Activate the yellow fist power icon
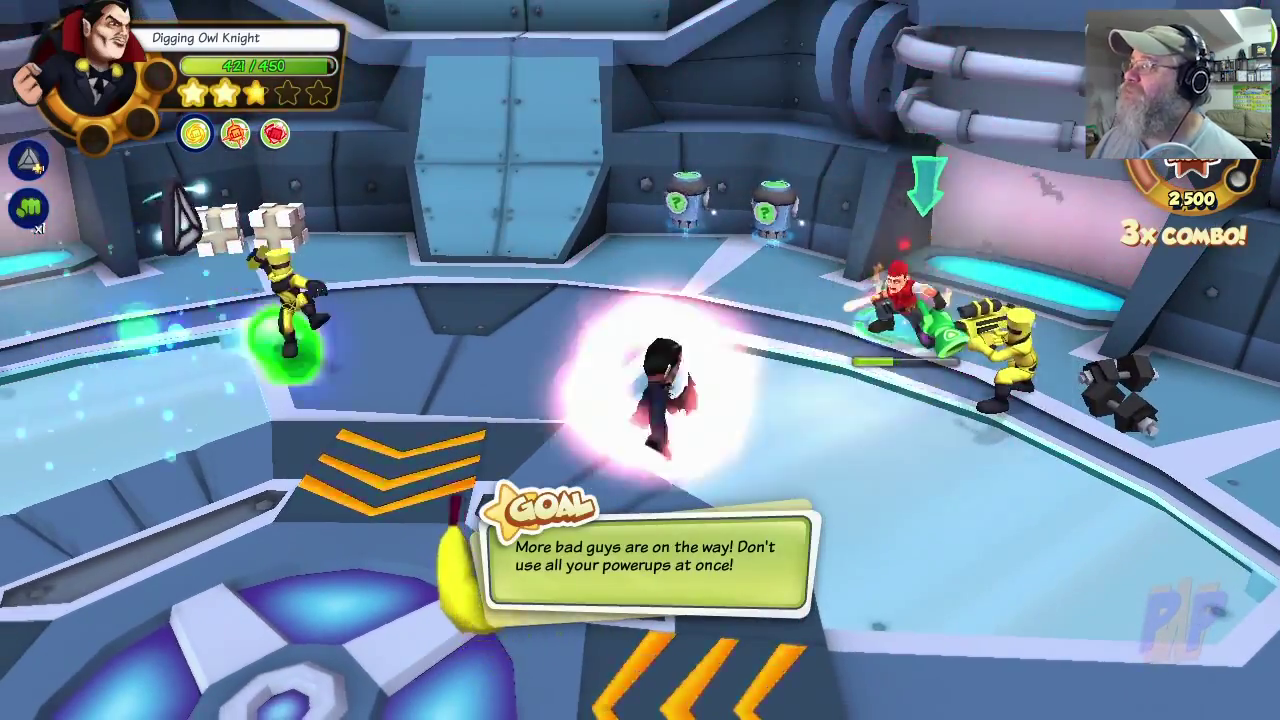Viewport: 1280px width, 720px height. tap(195, 134)
